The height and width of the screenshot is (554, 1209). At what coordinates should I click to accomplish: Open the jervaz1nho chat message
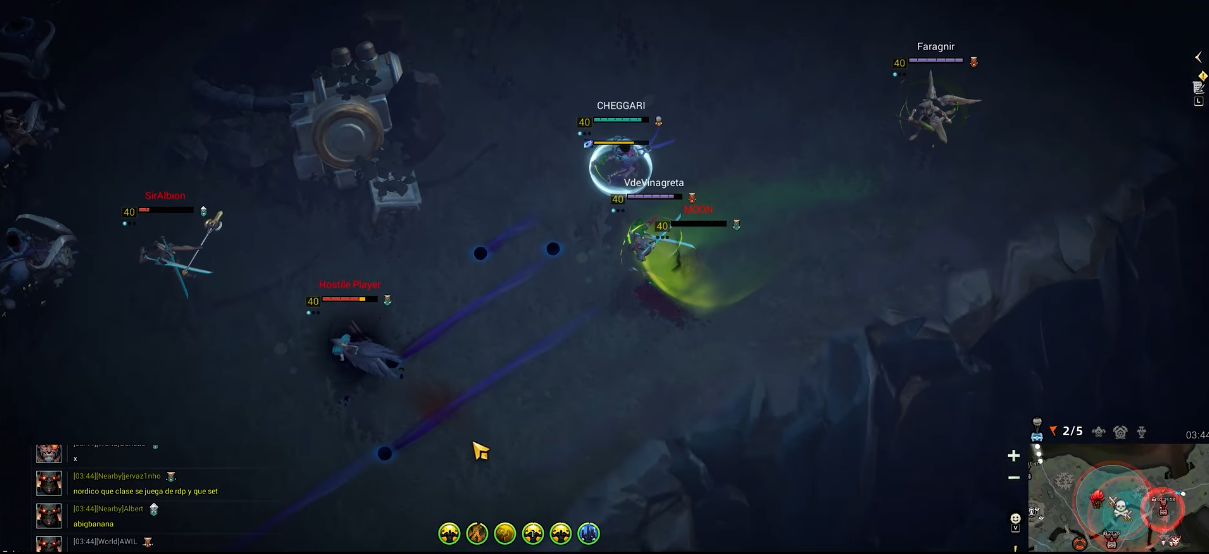click(145, 491)
